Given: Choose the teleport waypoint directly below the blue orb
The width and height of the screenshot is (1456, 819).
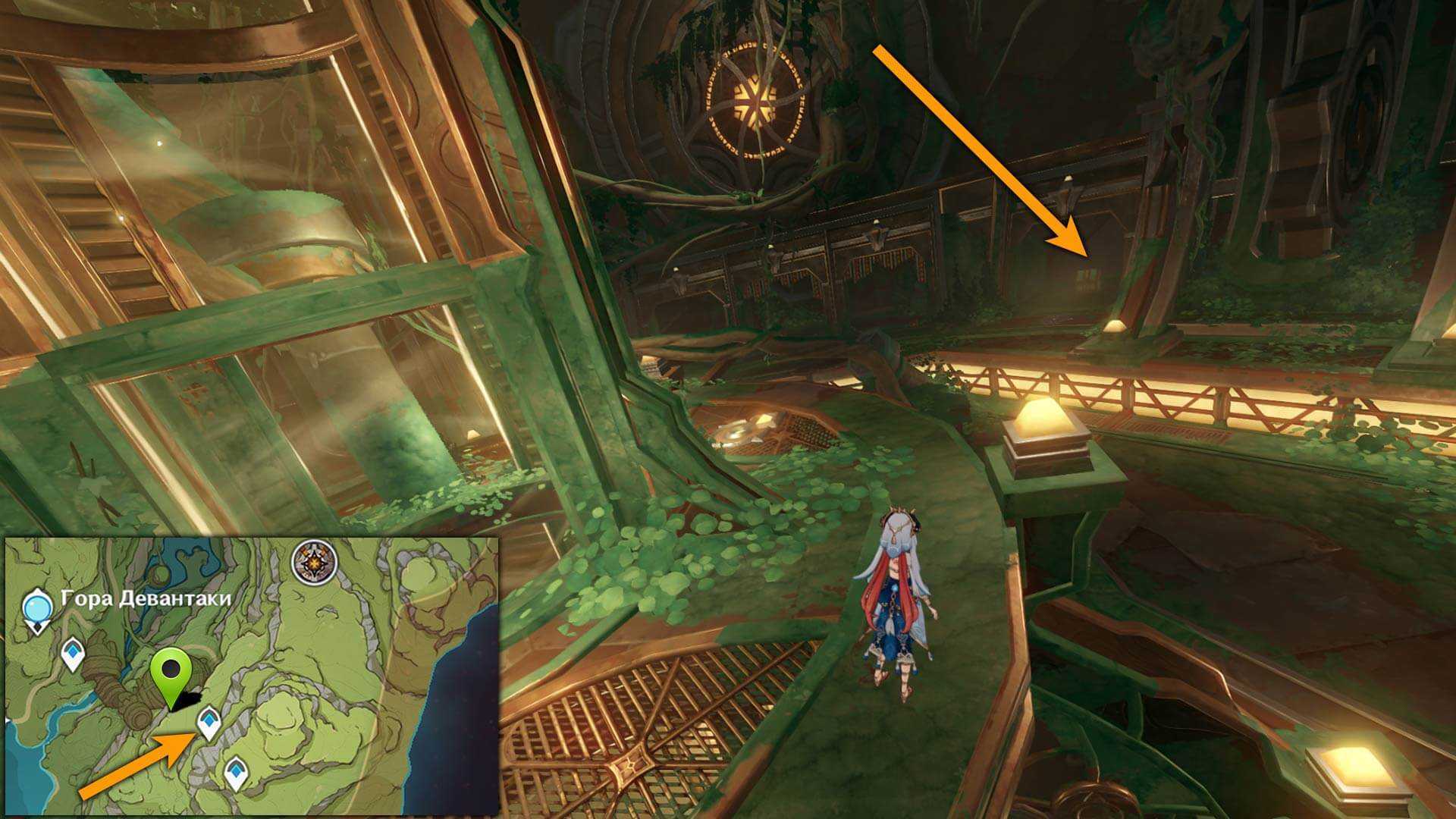Looking at the screenshot, I should pyautogui.click(x=72, y=654).
